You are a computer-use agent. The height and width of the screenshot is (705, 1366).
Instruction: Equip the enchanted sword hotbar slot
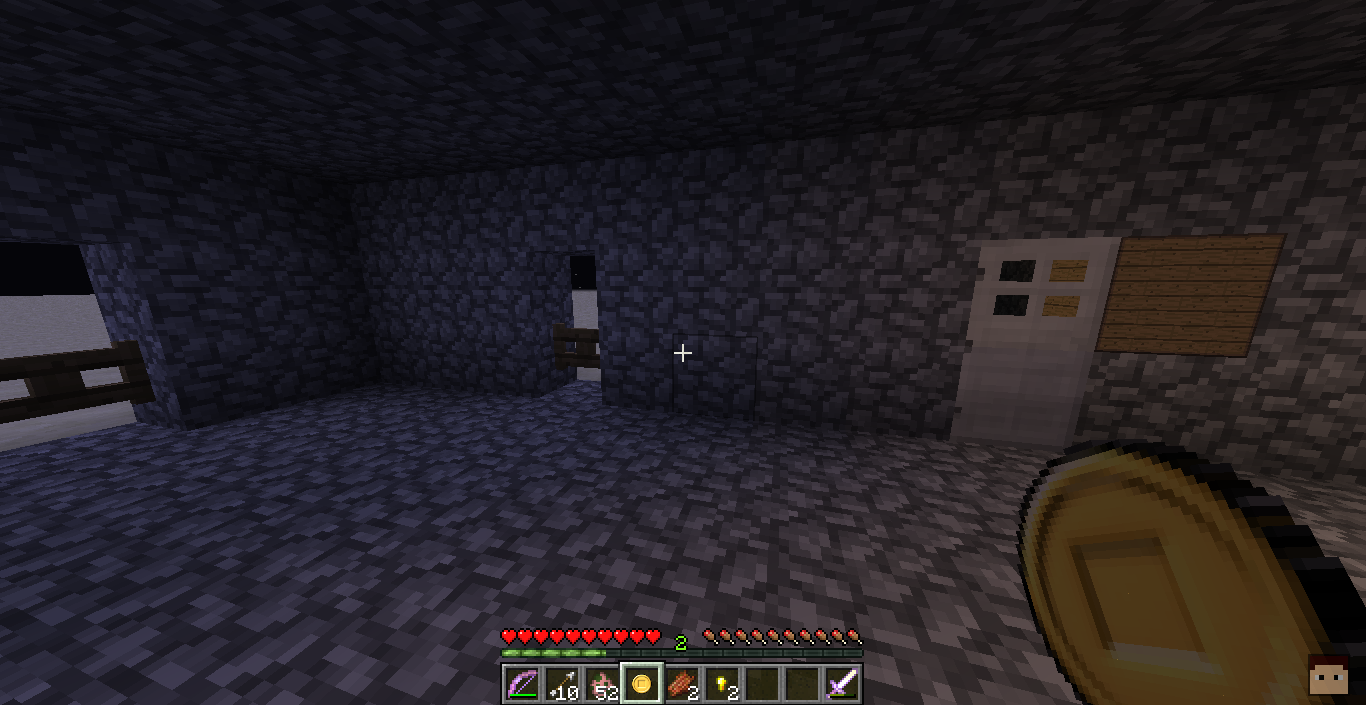(842, 684)
